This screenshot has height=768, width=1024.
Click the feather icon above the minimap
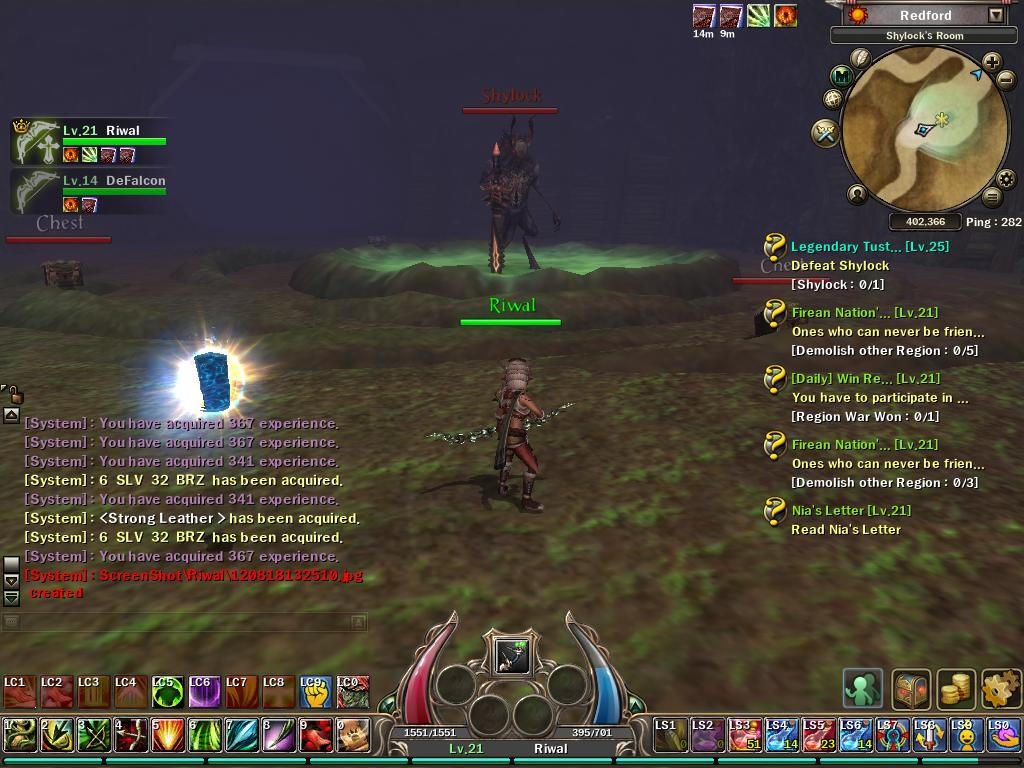tap(860, 59)
